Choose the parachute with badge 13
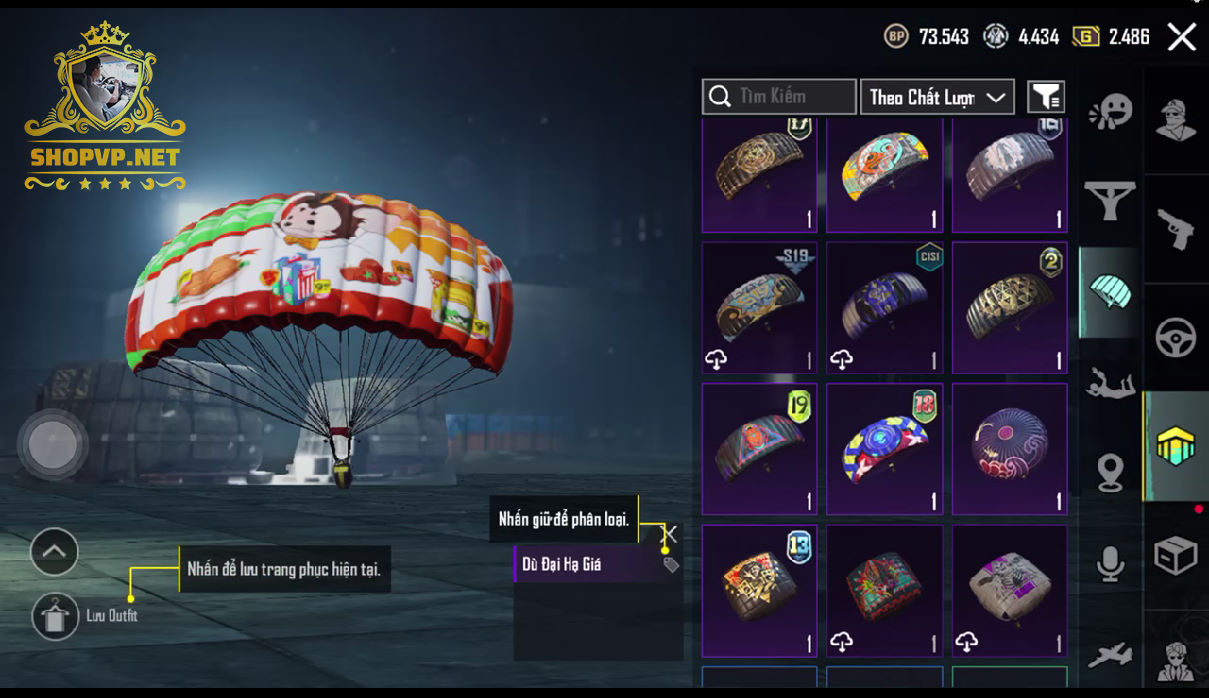The image size is (1209, 698). [x=759, y=590]
